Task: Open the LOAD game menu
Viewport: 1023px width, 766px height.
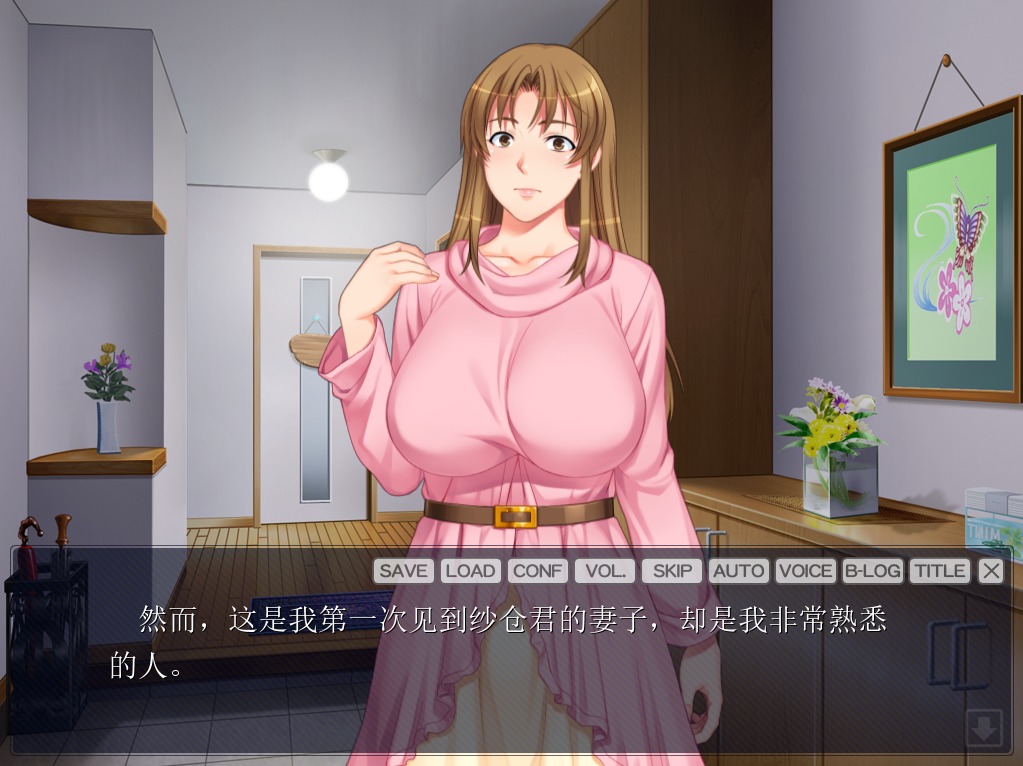Action: coord(470,571)
